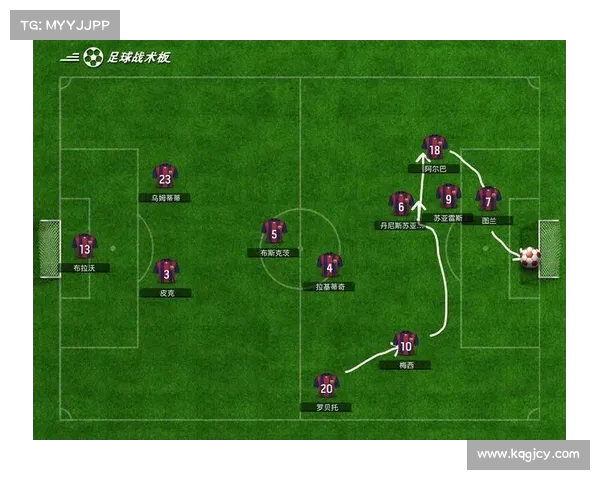Viewport: 600px width, 480px height.
Task: Choose the number 10 player token
Action: pyautogui.click(x=405, y=344)
